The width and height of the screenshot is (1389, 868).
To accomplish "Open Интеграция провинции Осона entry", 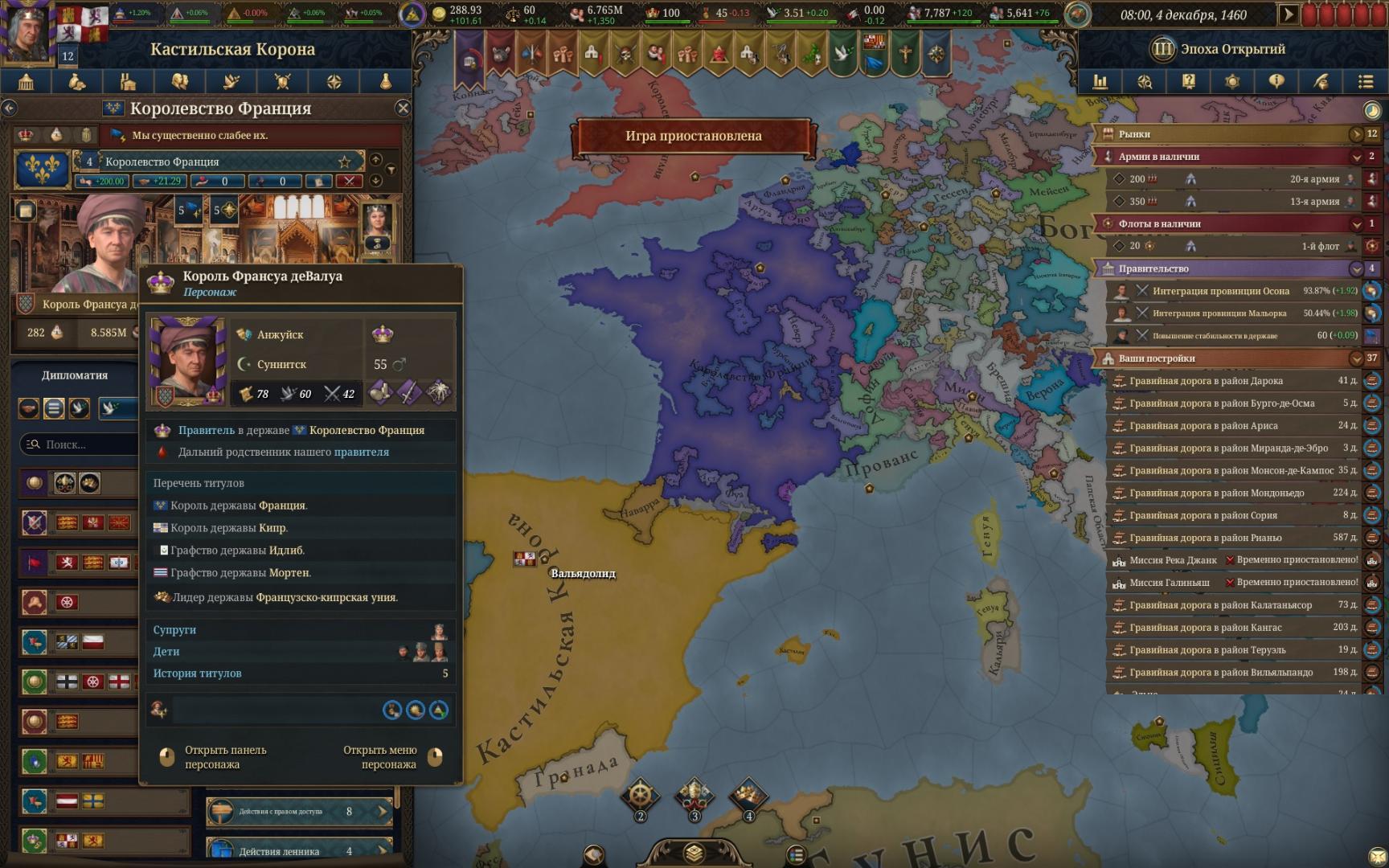I will coord(1220,291).
